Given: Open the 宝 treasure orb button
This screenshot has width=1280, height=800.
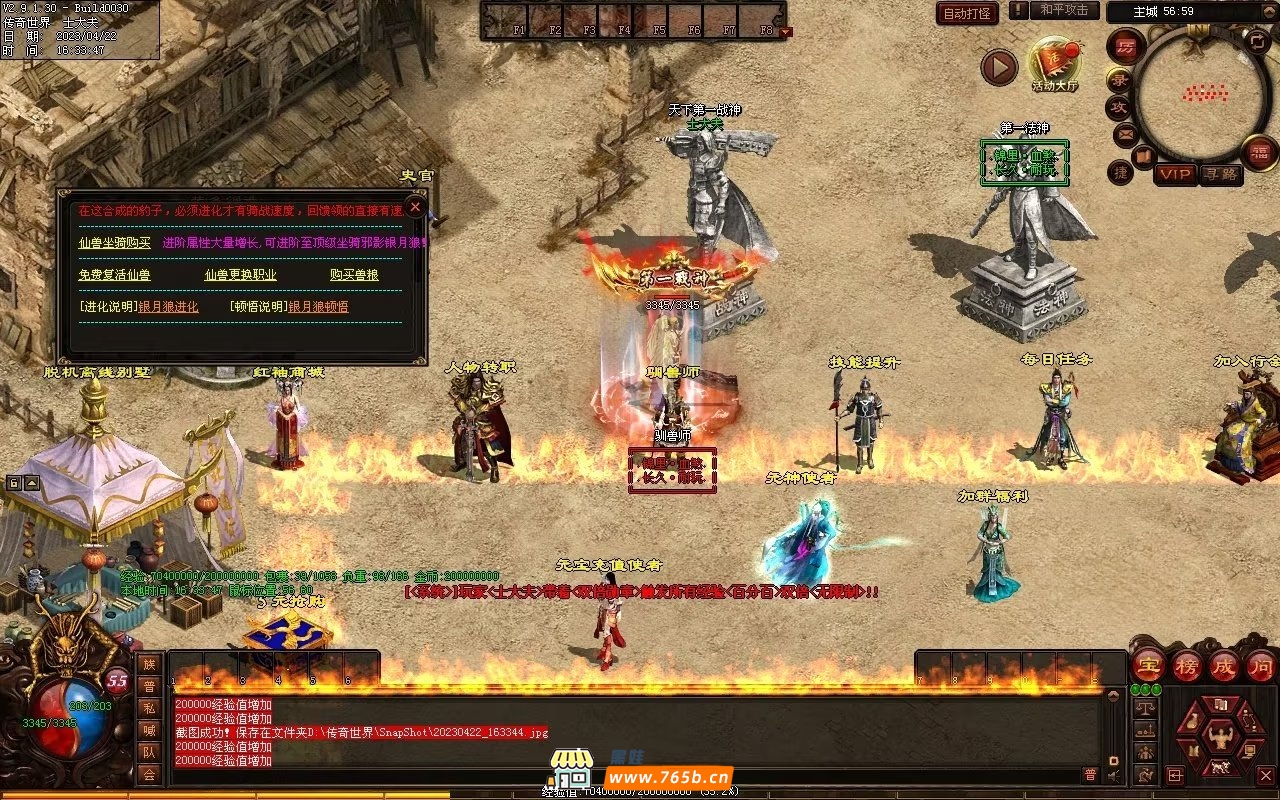Looking at the screenshot, I should (1149, 666).
